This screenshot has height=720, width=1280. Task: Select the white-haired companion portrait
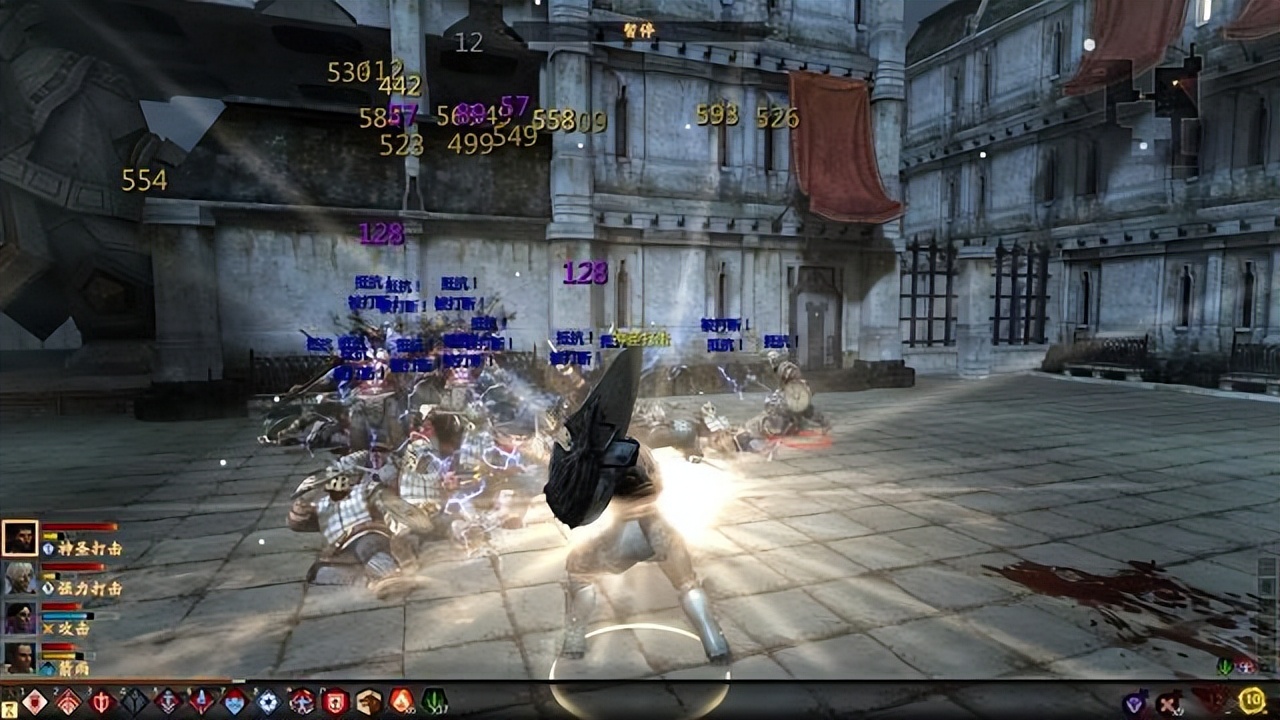click(19, 578)
